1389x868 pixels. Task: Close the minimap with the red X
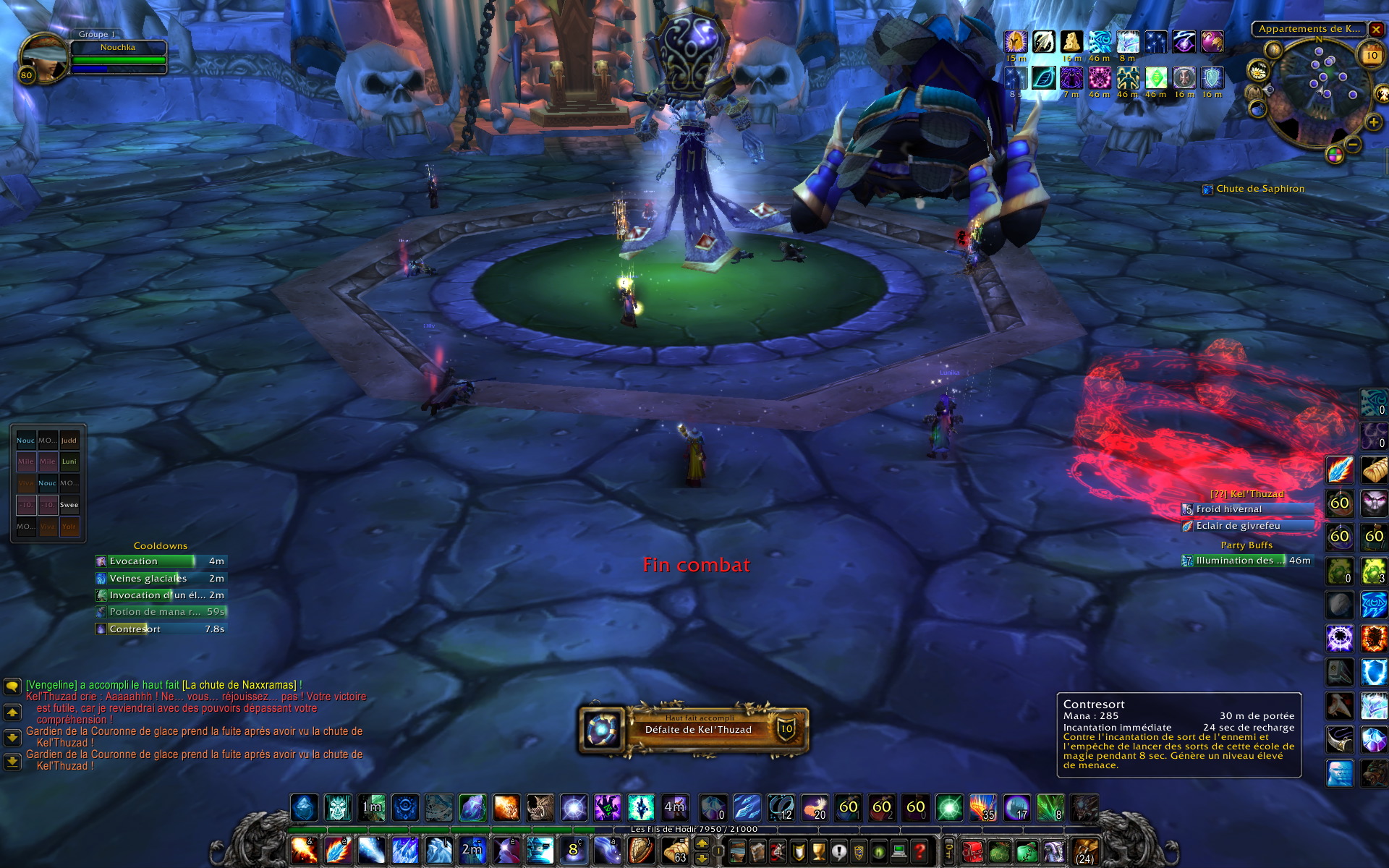tap(1376, 30)
